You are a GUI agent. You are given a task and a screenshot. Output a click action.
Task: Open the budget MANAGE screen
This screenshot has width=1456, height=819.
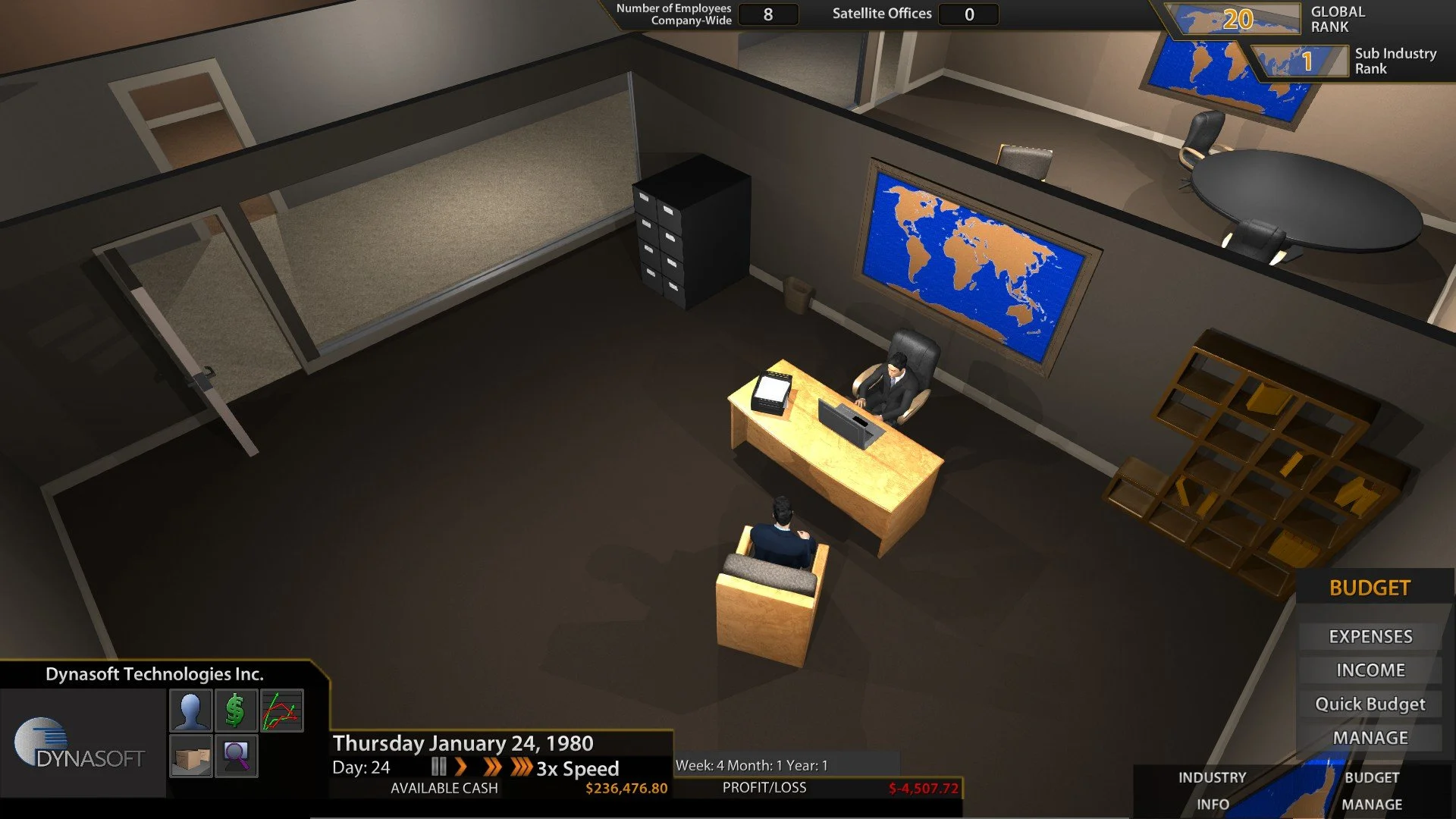1370,736
